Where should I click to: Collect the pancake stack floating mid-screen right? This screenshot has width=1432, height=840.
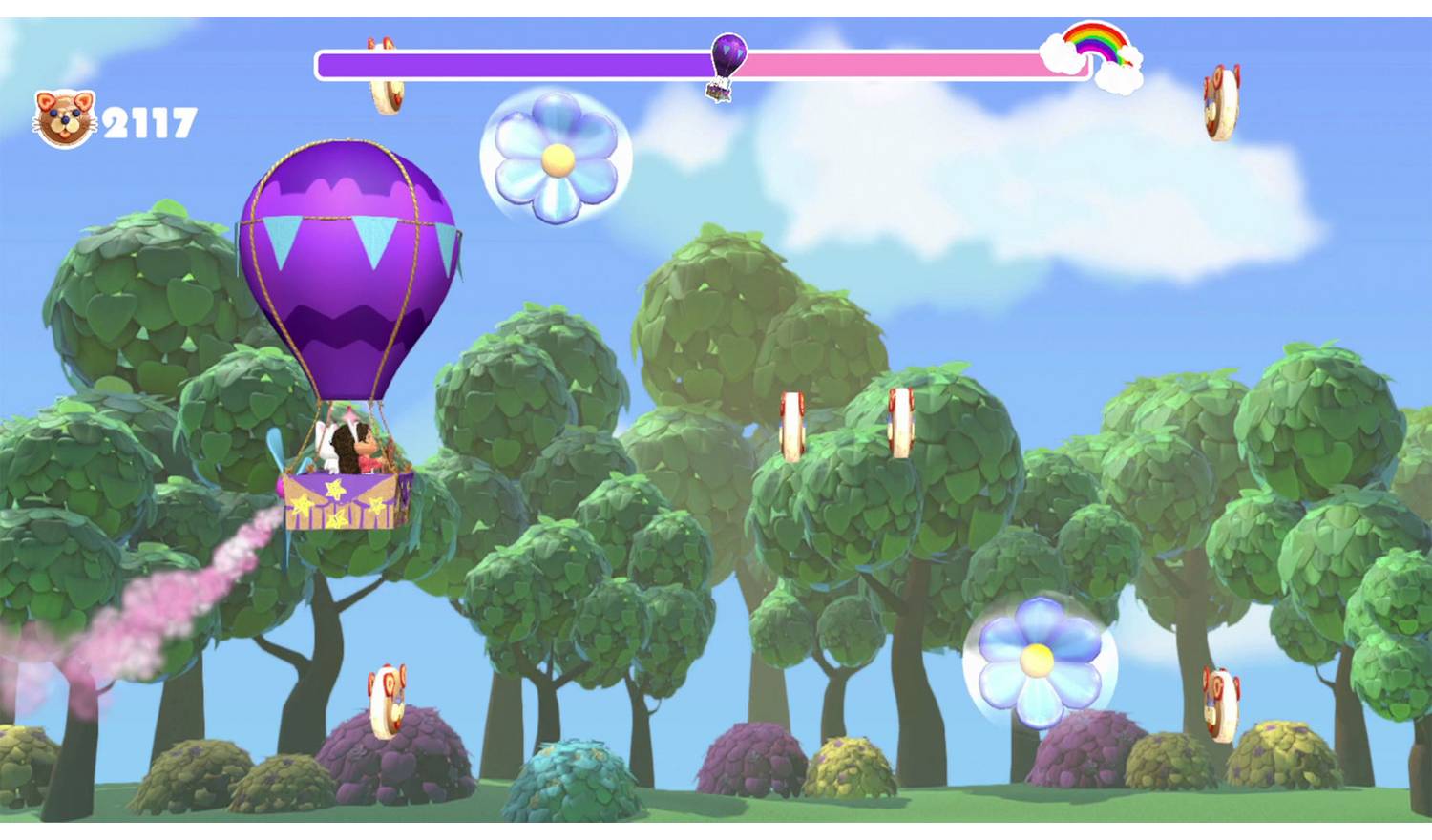pyautogui.click(x=793, y=423)
